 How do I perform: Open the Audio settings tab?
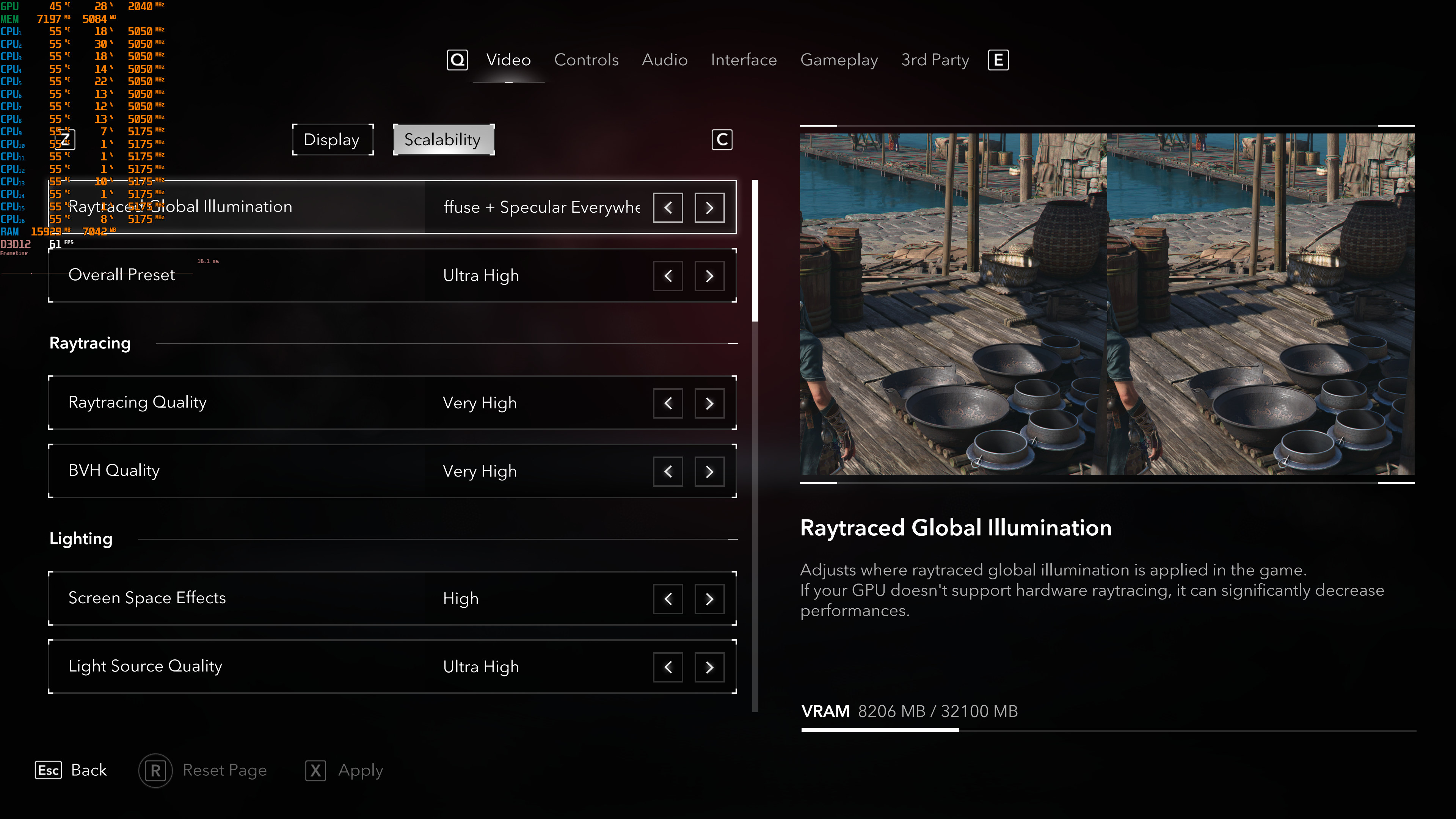click(664, 60)
